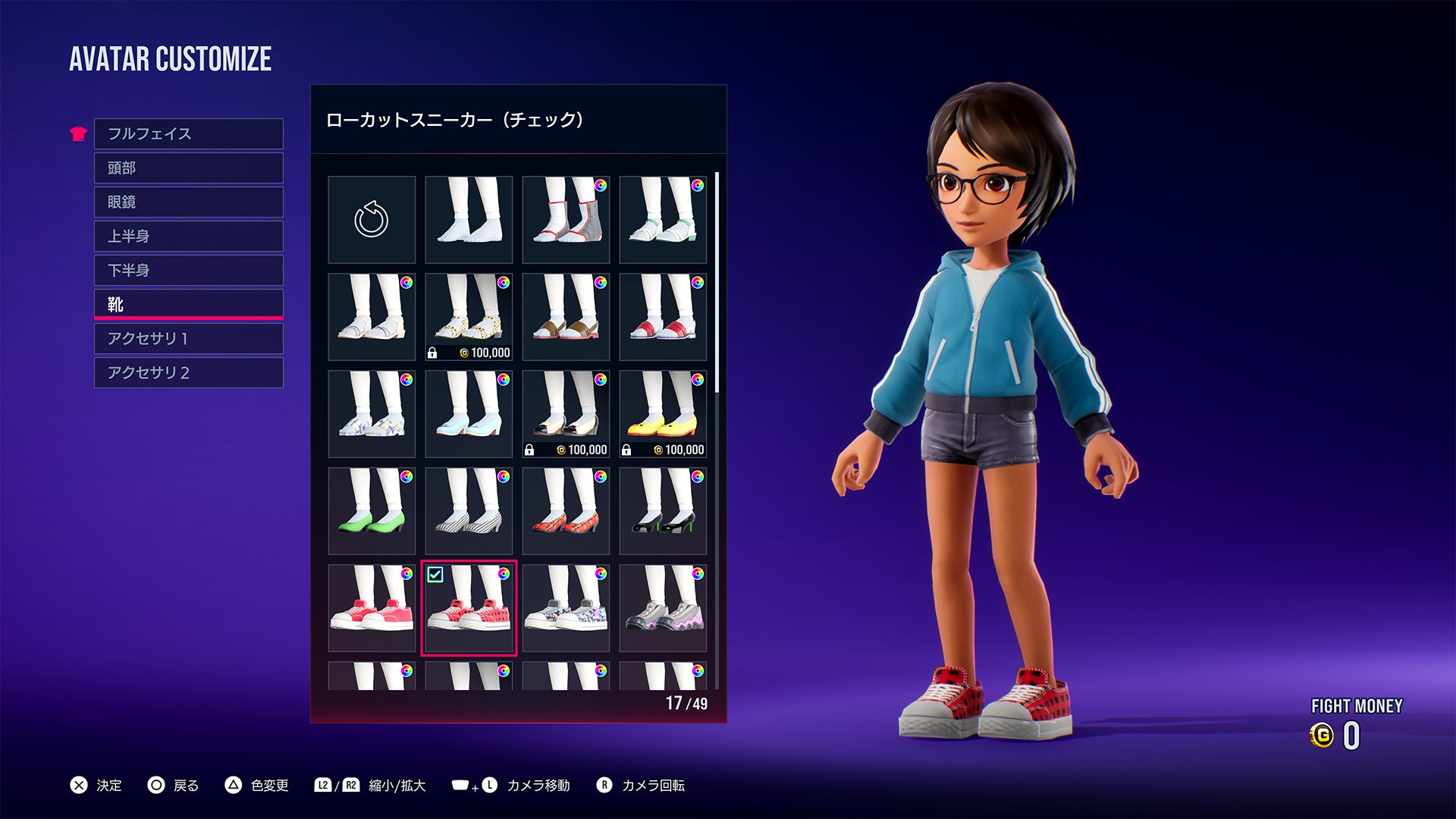Open the アクセサリ1 category
1456x819 pixels.
tap(188, 338)
